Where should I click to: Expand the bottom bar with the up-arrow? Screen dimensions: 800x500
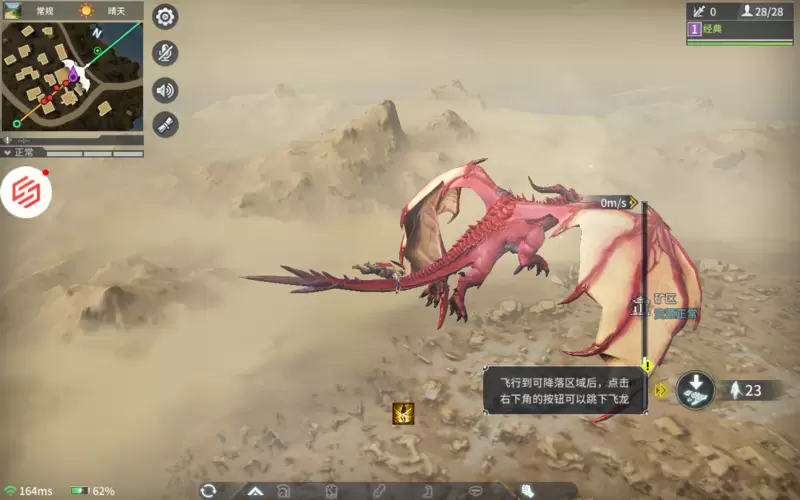[255, 491]
